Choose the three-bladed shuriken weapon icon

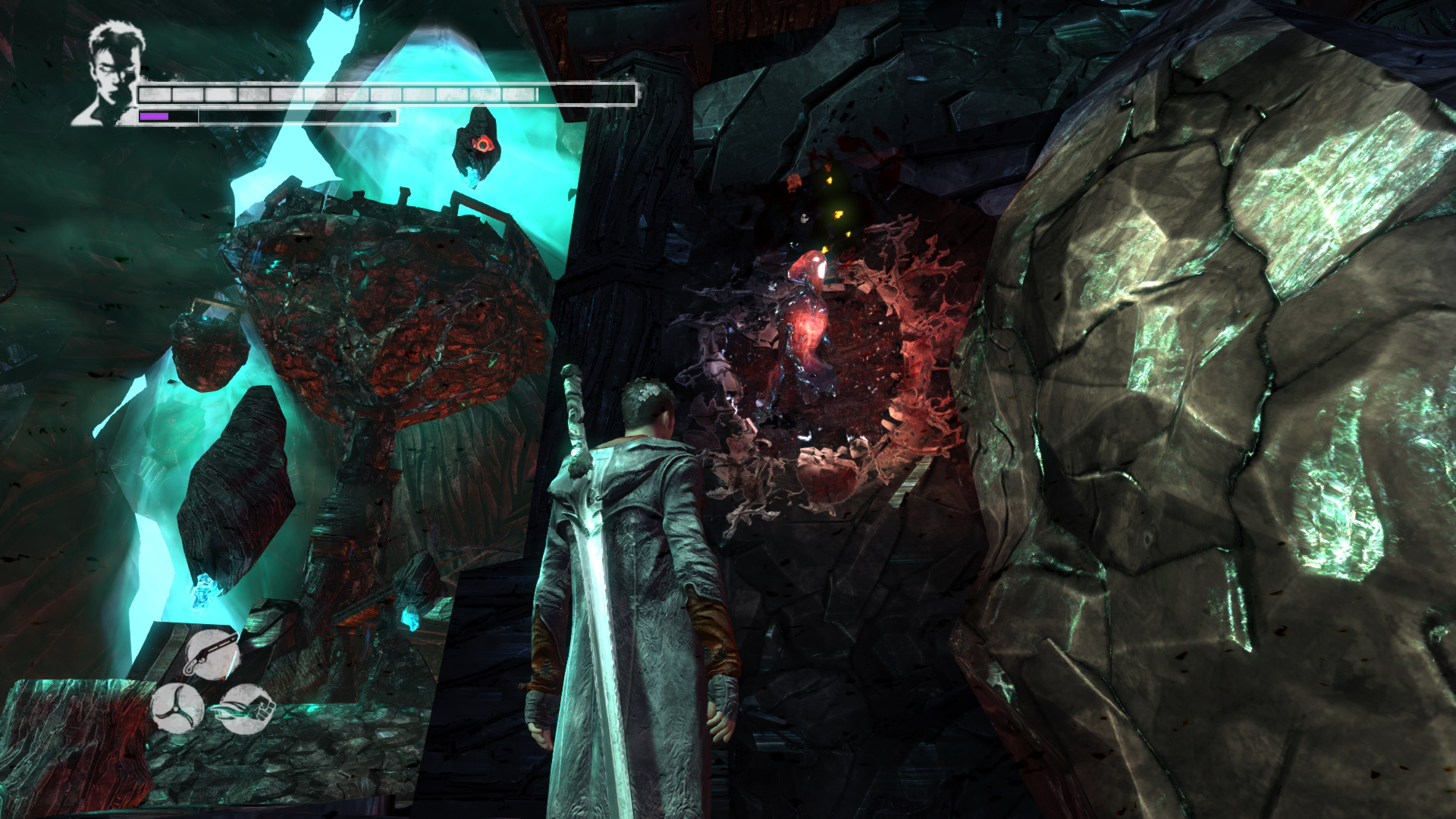[x=177, y=709]
